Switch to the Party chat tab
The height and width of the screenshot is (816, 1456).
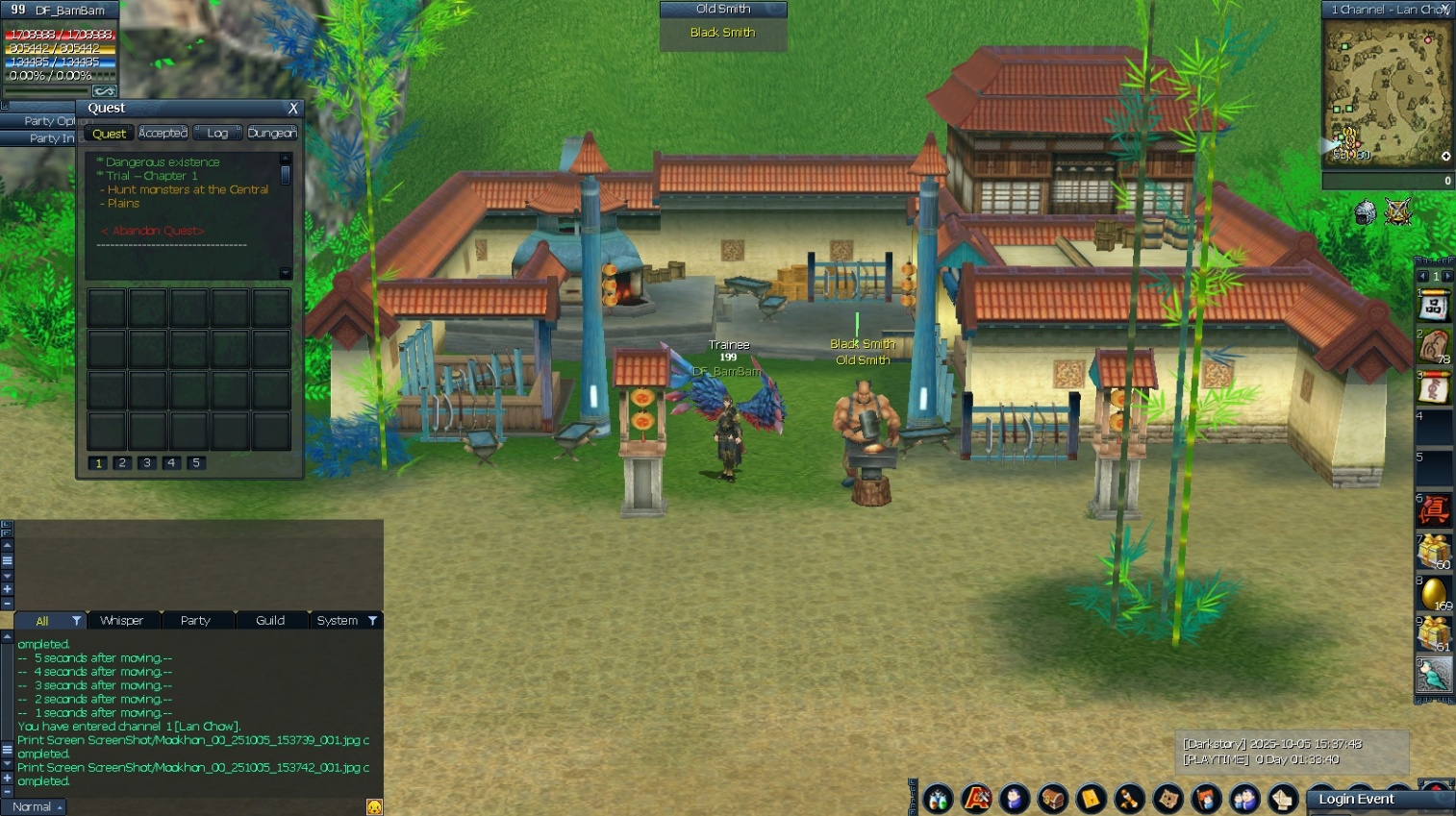[195, 620]
